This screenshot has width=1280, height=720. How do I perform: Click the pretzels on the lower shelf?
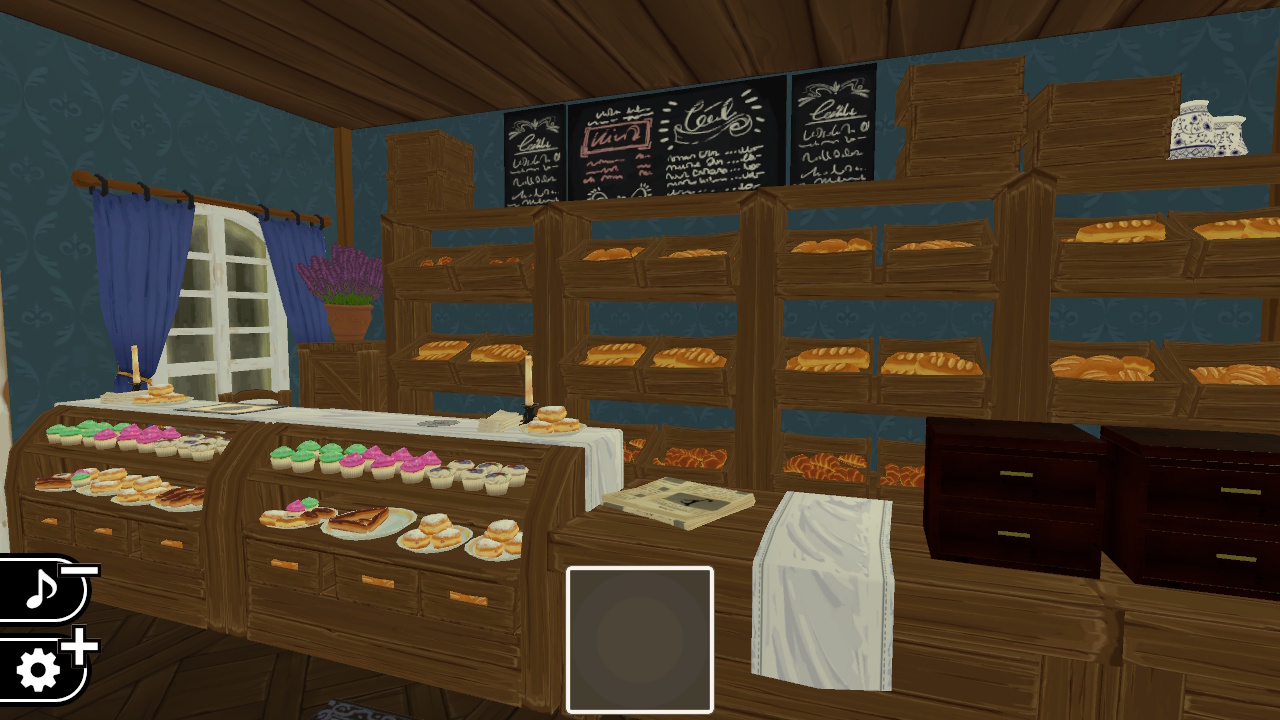tap(820, 465)
